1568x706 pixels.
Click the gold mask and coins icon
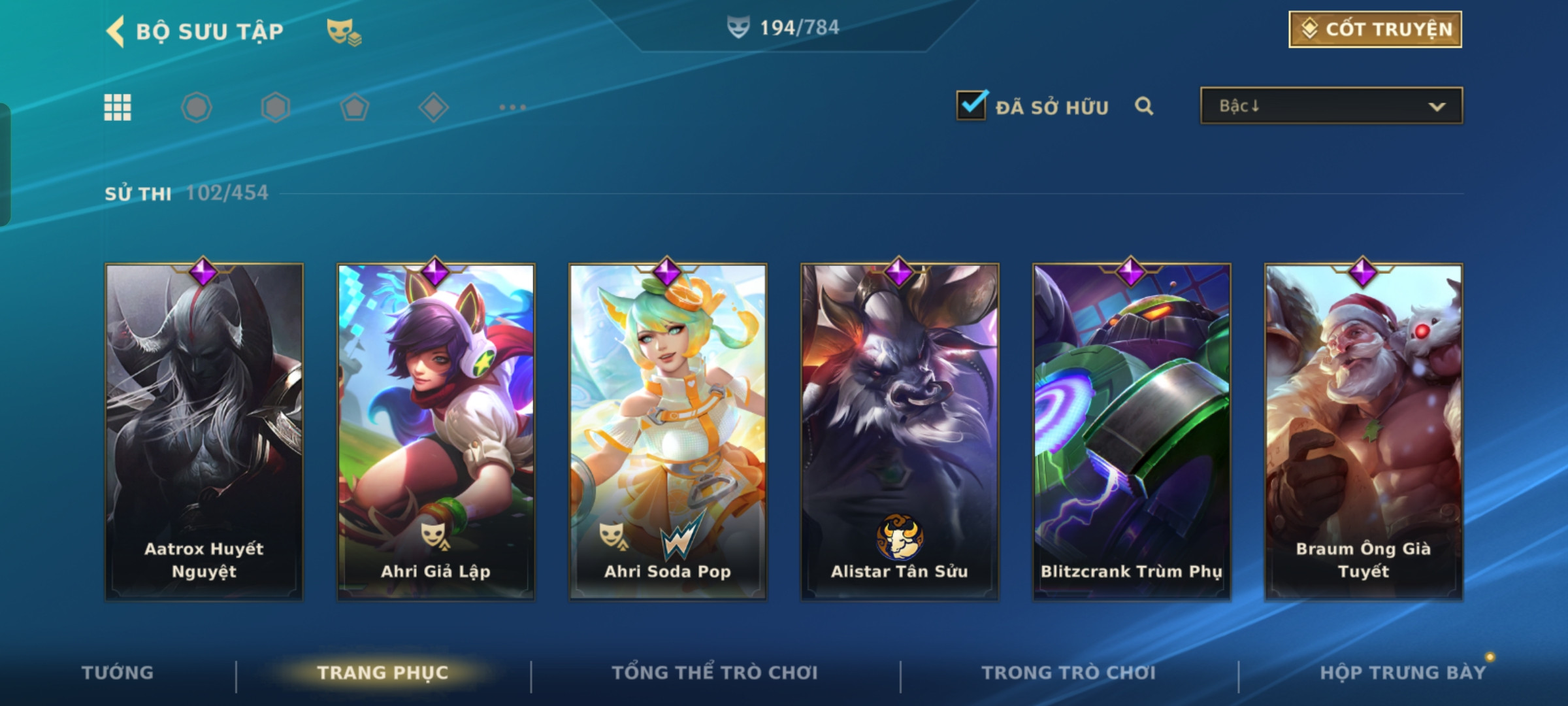[x=344, y=31]
